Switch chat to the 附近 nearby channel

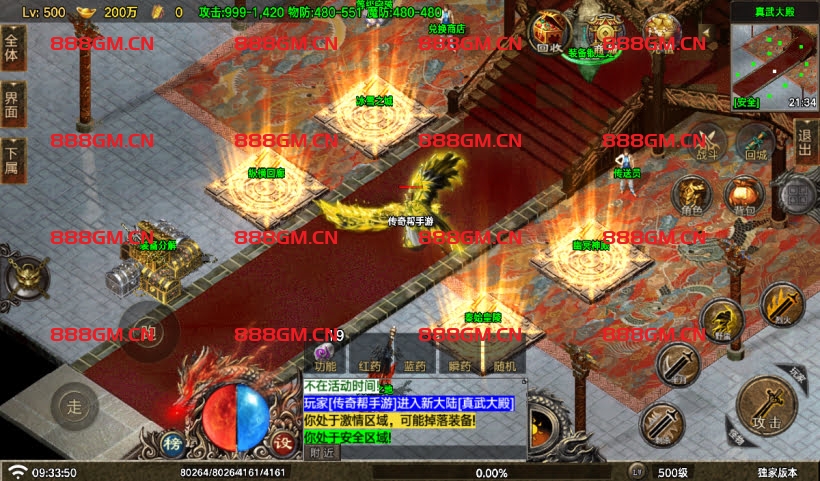322,452
